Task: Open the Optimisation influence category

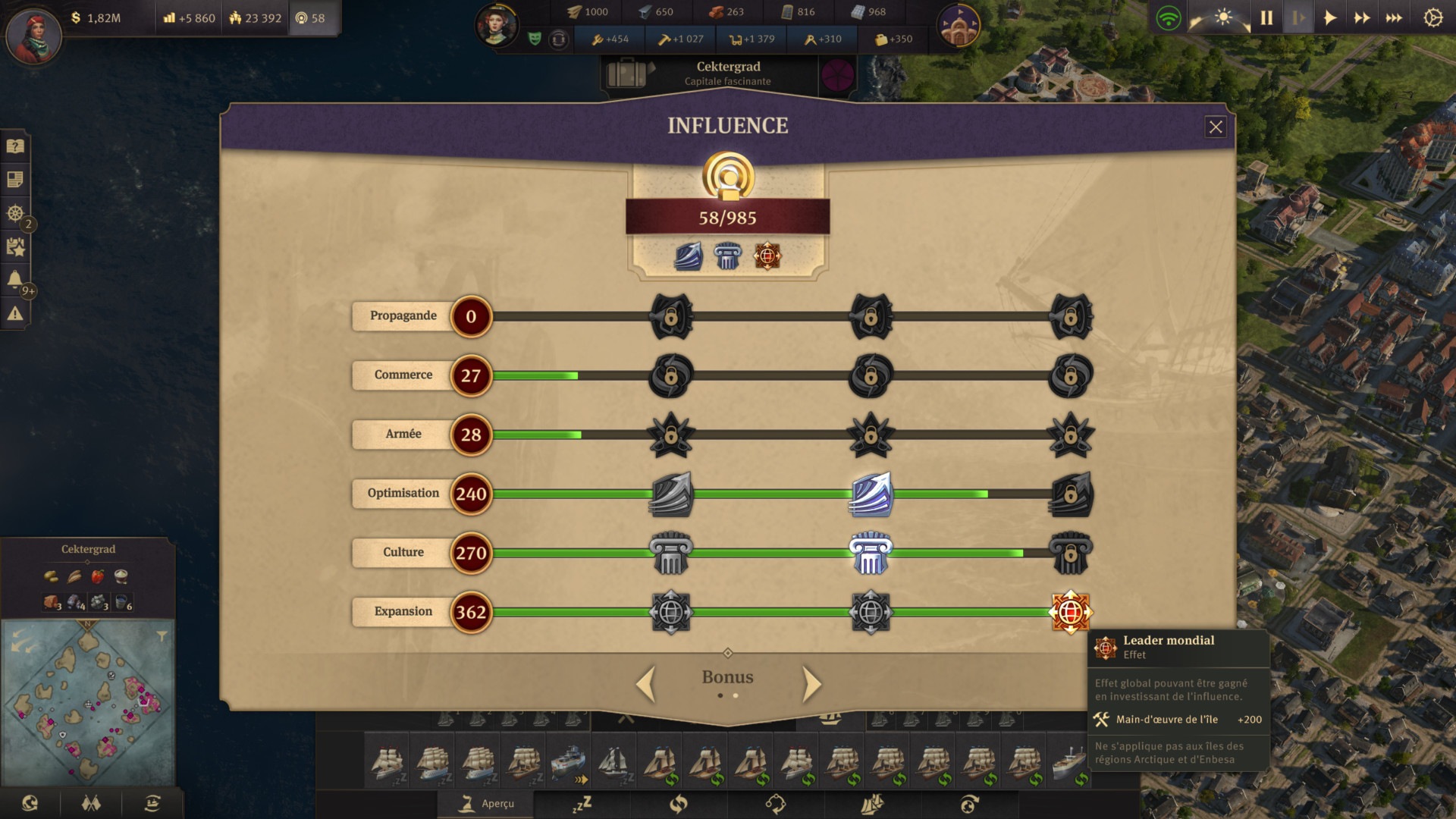Action: click(403, 494)
